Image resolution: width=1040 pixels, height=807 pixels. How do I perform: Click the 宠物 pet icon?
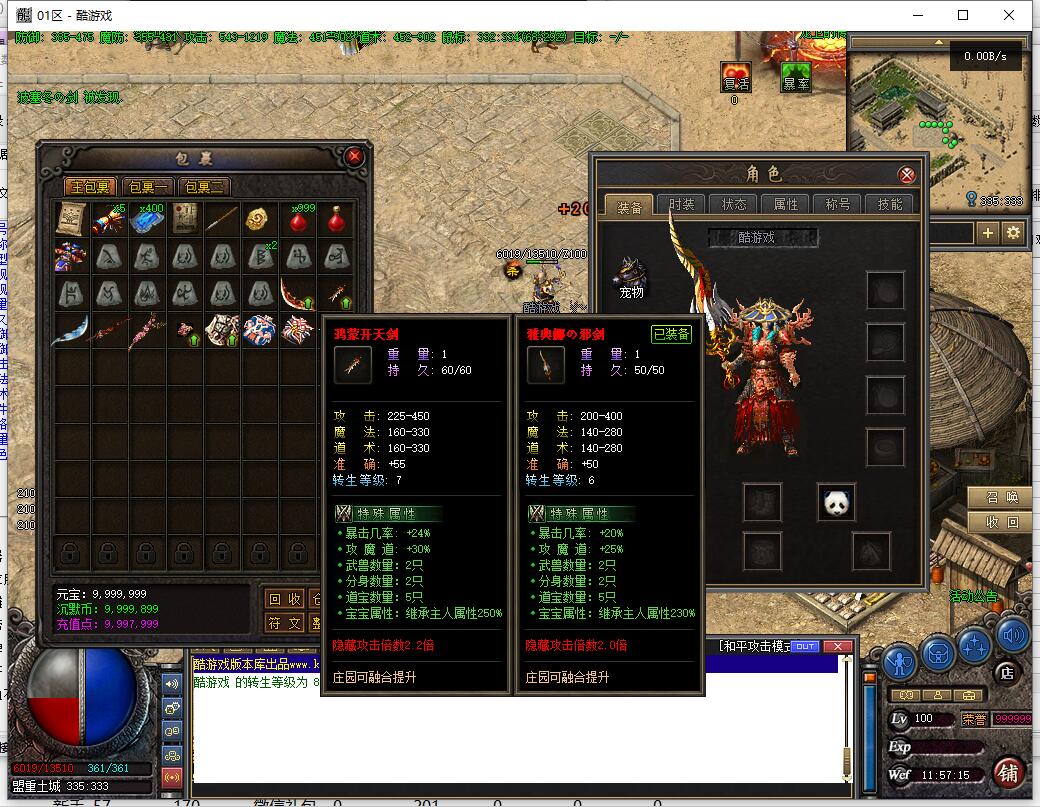click(x=631, y=276)
